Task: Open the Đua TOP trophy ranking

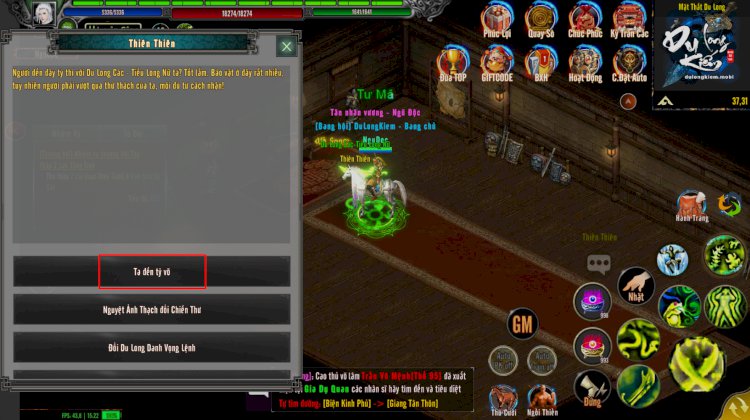Action: tap(453, 63)
